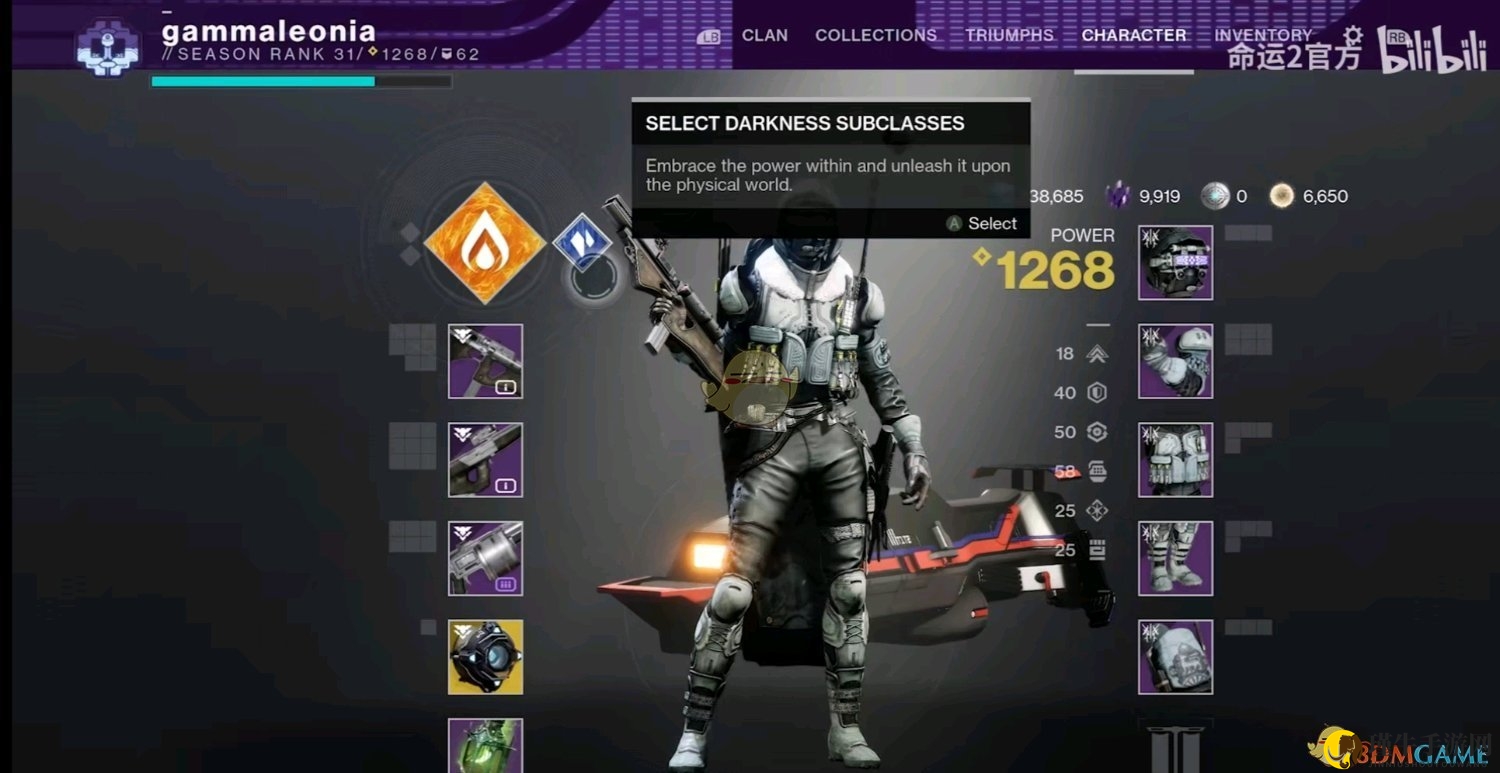This screenshot has width=1500, height=773.
Task: Select the yellow Ghost shell slot
Action: [485, 657]
